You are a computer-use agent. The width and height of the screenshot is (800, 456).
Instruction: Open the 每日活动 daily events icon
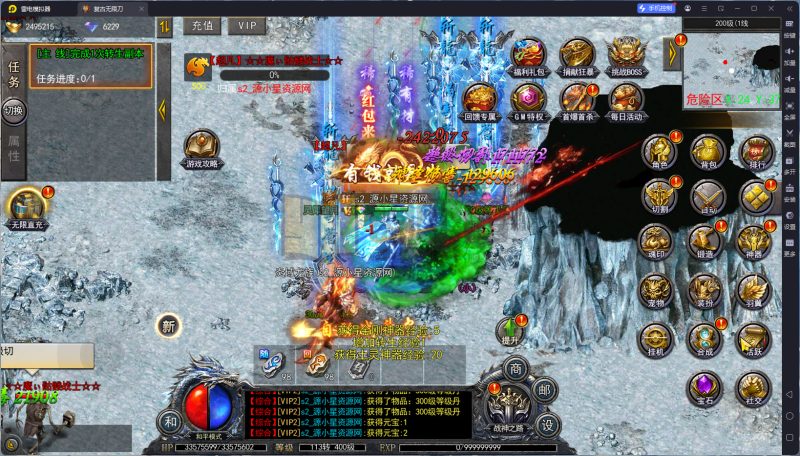(626, 98)
